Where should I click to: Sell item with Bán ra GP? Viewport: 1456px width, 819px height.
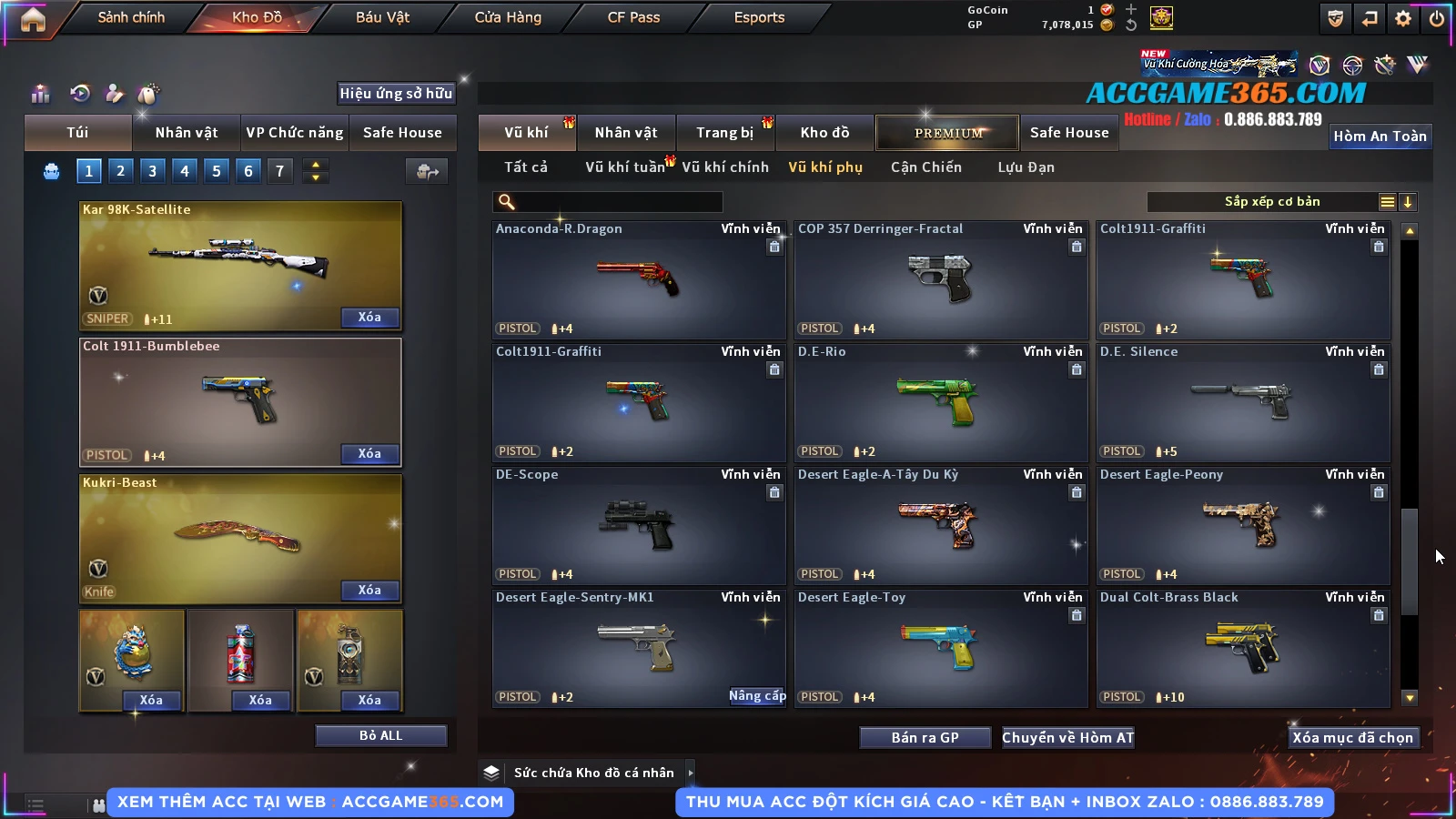(925, 738)
